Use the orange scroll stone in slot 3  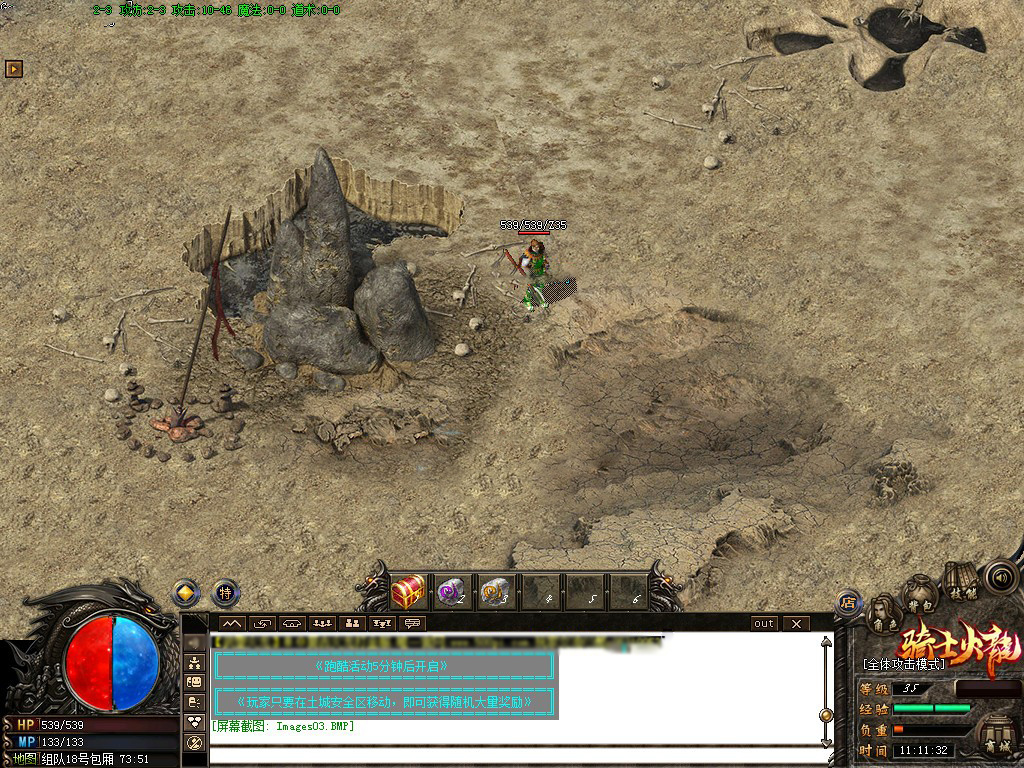(x=496, y=592)
